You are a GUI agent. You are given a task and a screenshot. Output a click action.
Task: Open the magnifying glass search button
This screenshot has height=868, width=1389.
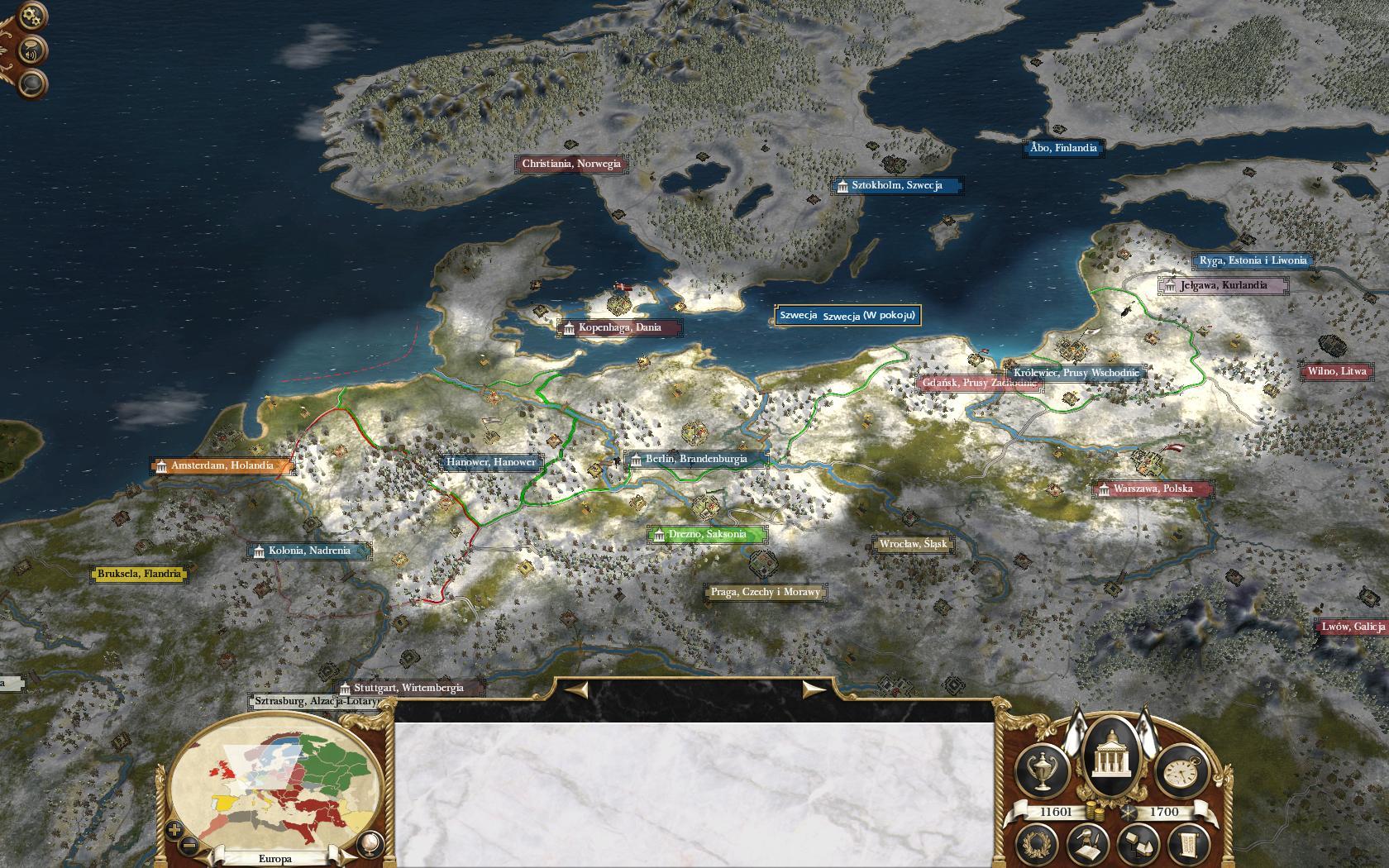pos(31,84)
